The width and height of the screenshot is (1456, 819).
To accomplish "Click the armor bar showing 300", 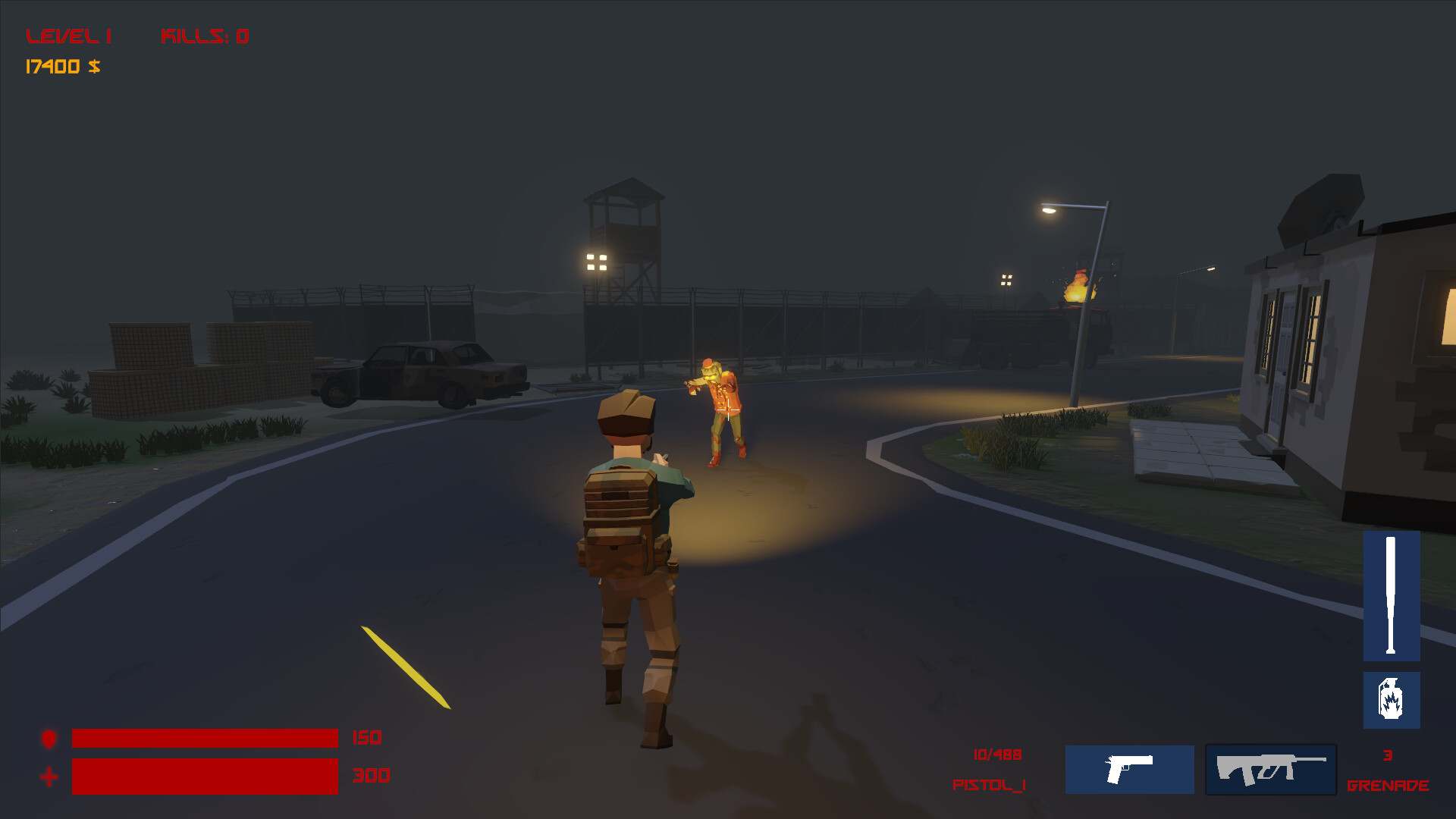I will [205, 776].
